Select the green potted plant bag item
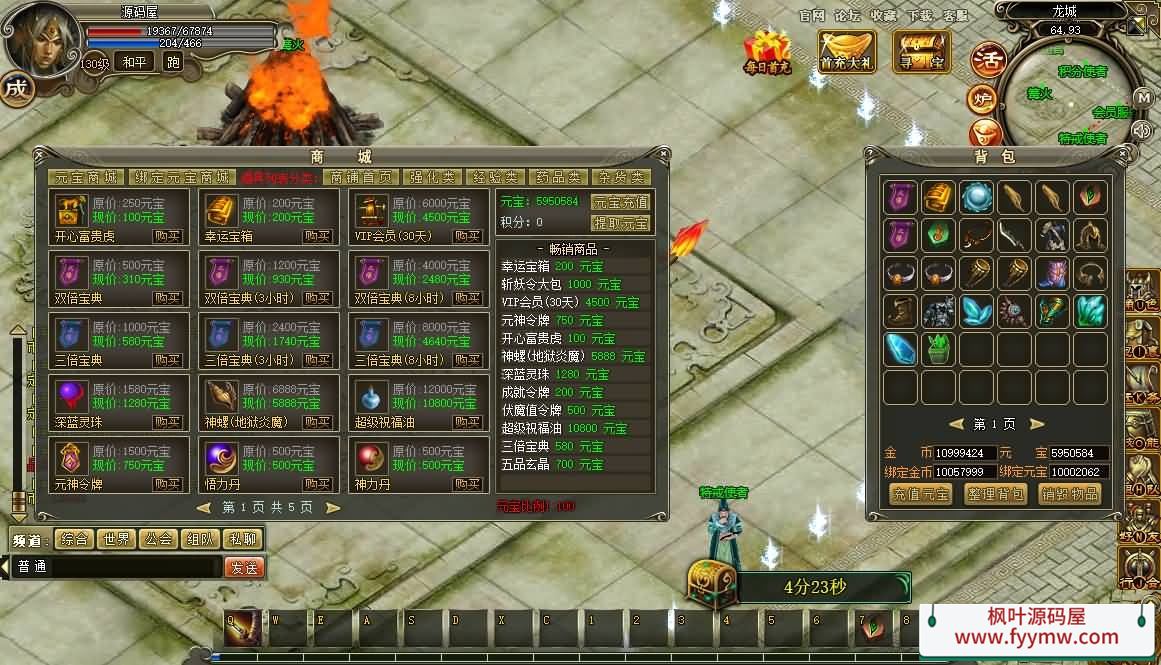This screenshot has height=665, width=1161. coord(938,348)
